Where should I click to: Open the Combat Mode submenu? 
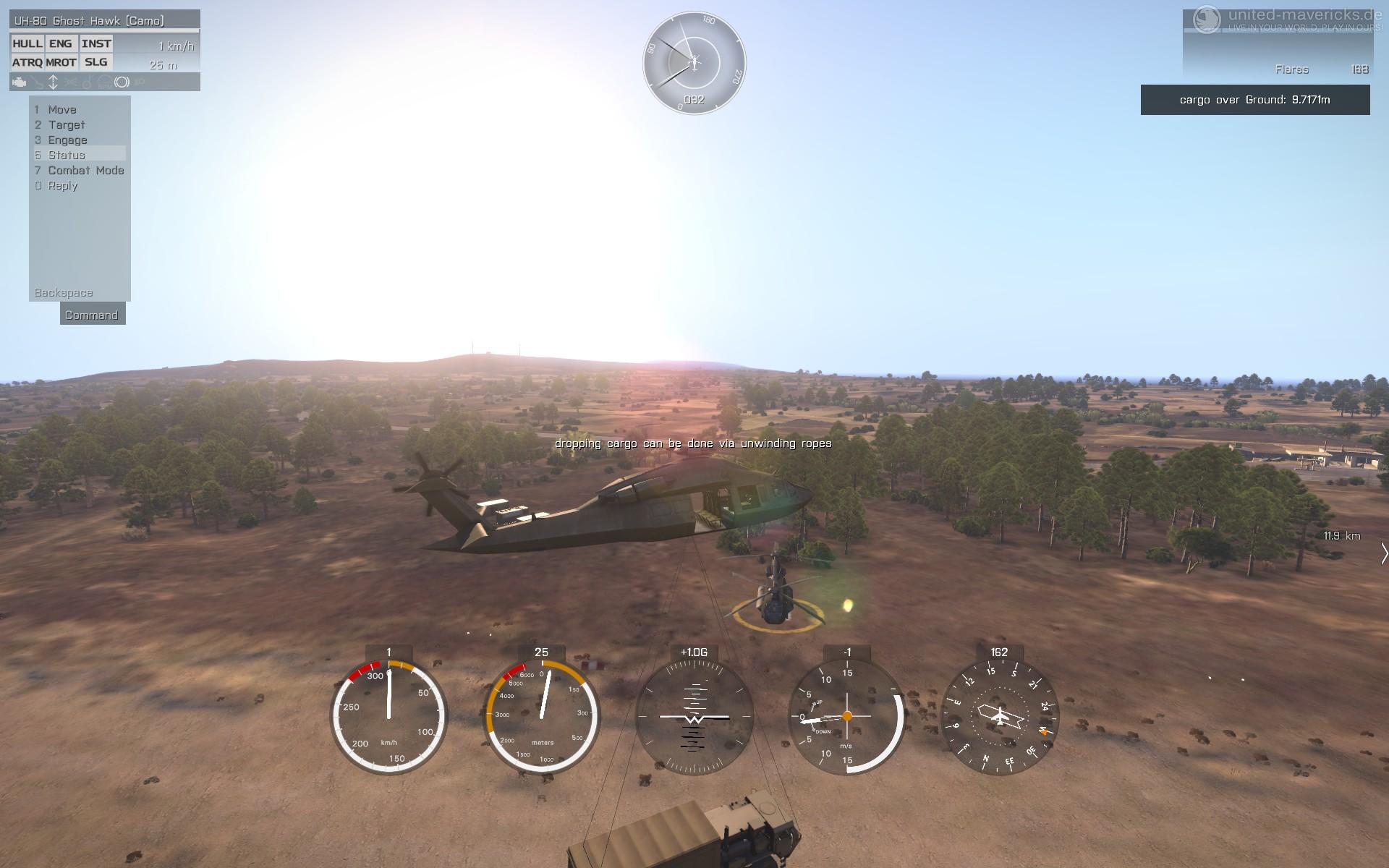[x=85, y=171]
